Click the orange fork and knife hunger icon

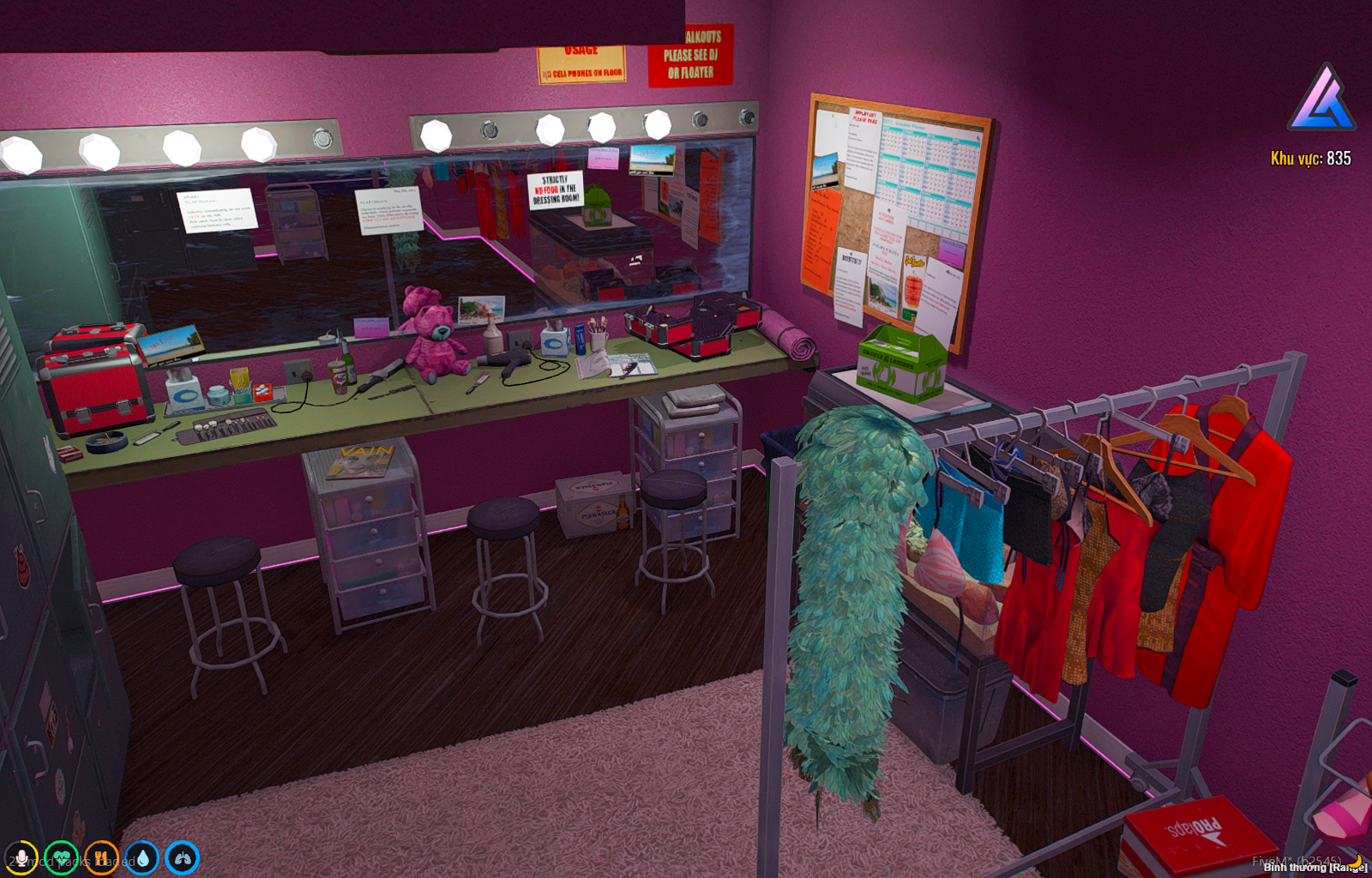tap(102, 857)
